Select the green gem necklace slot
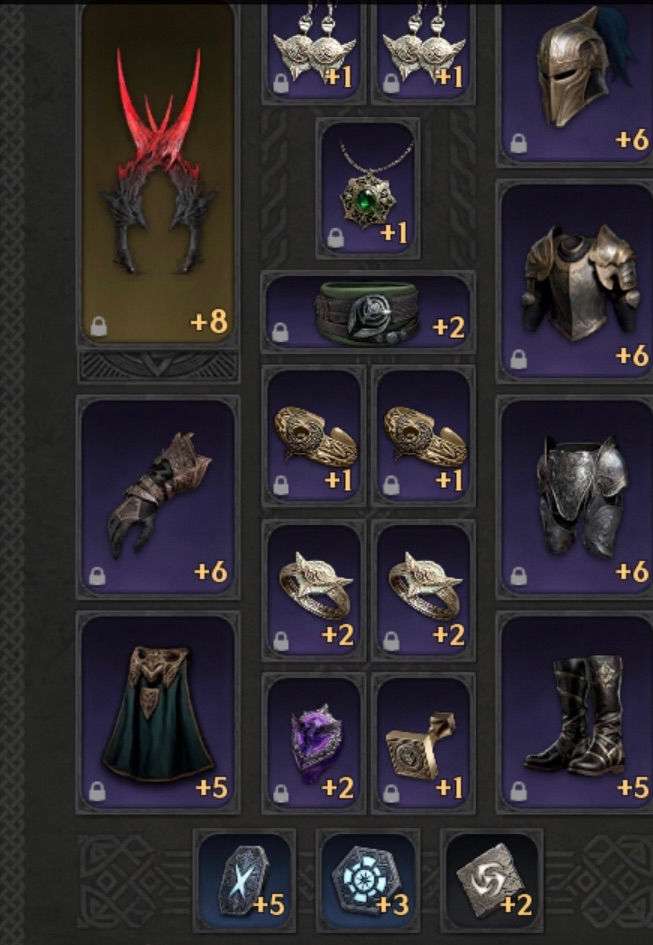 coord(367,187)
